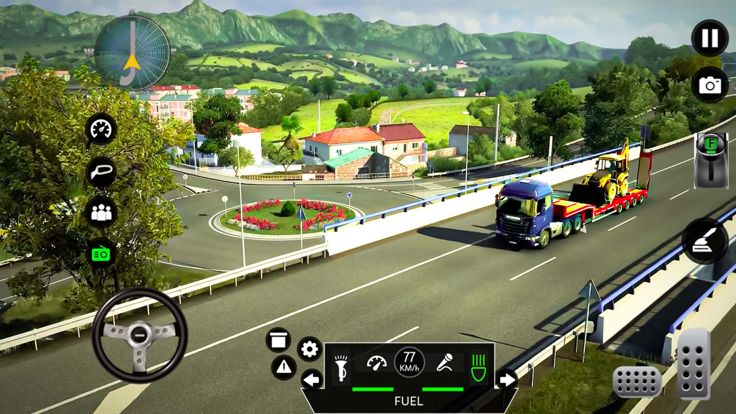Activate the hazard warning triangle
Viewport: 736px width, 414px height.
(x=284, y=367)
